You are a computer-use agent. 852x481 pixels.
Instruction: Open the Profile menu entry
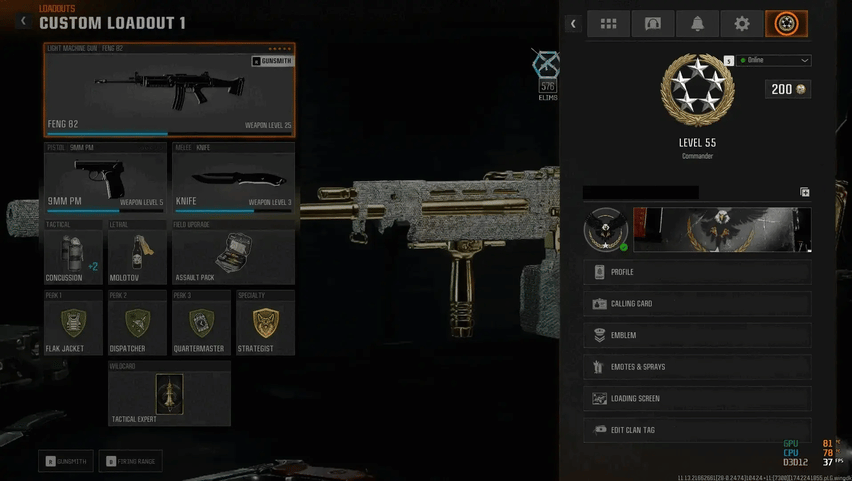pos(697,272)
